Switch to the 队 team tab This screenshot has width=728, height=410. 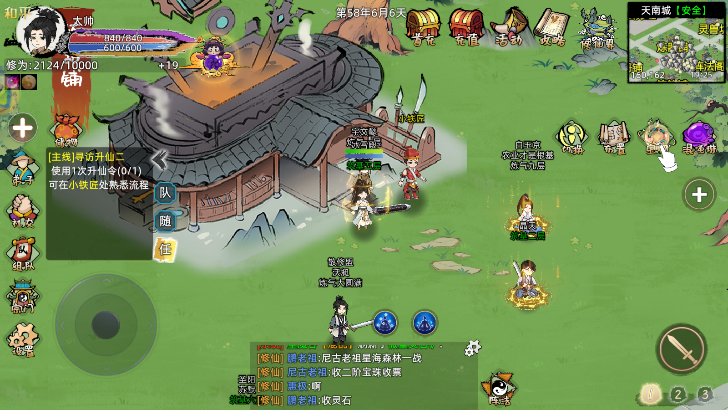165,194
